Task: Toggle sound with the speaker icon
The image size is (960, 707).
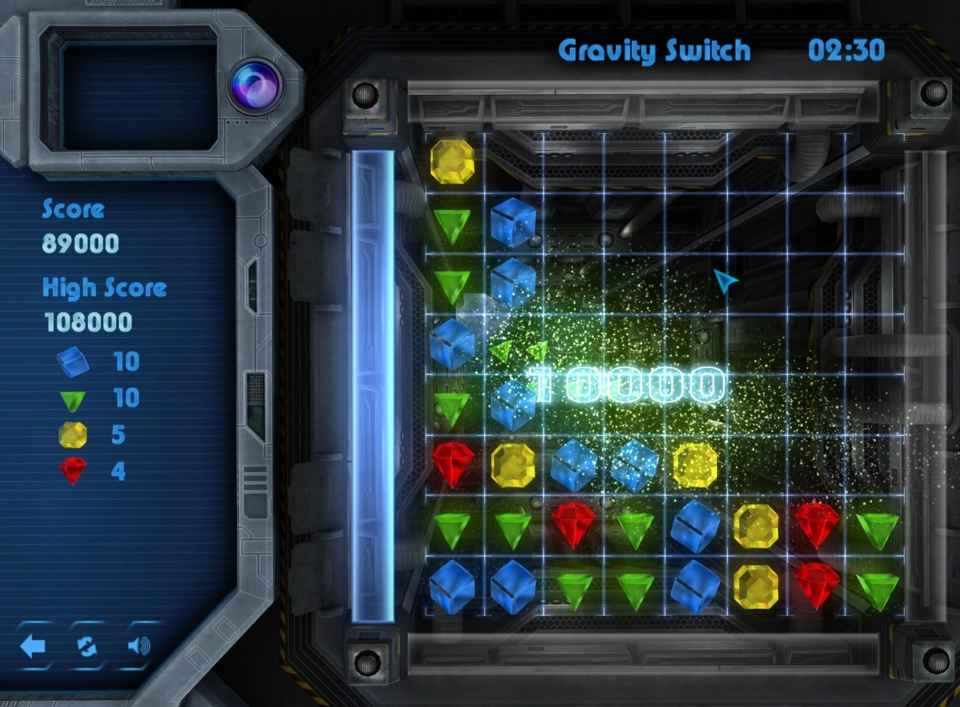Action: [x=139, y=646]
